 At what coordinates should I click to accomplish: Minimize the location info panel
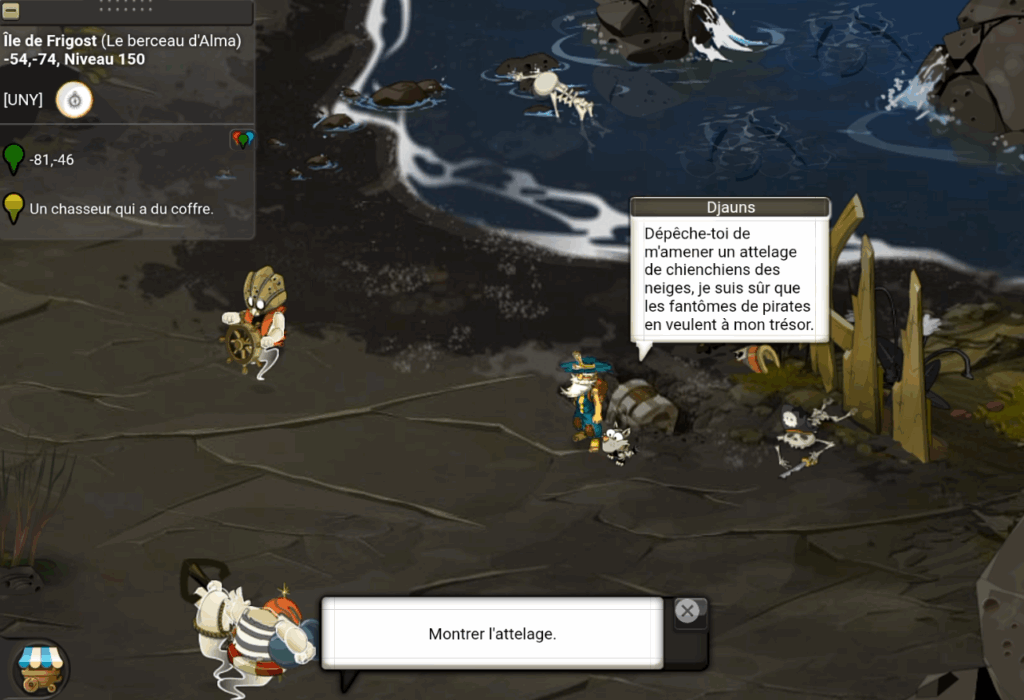click(x=11, y=12)
